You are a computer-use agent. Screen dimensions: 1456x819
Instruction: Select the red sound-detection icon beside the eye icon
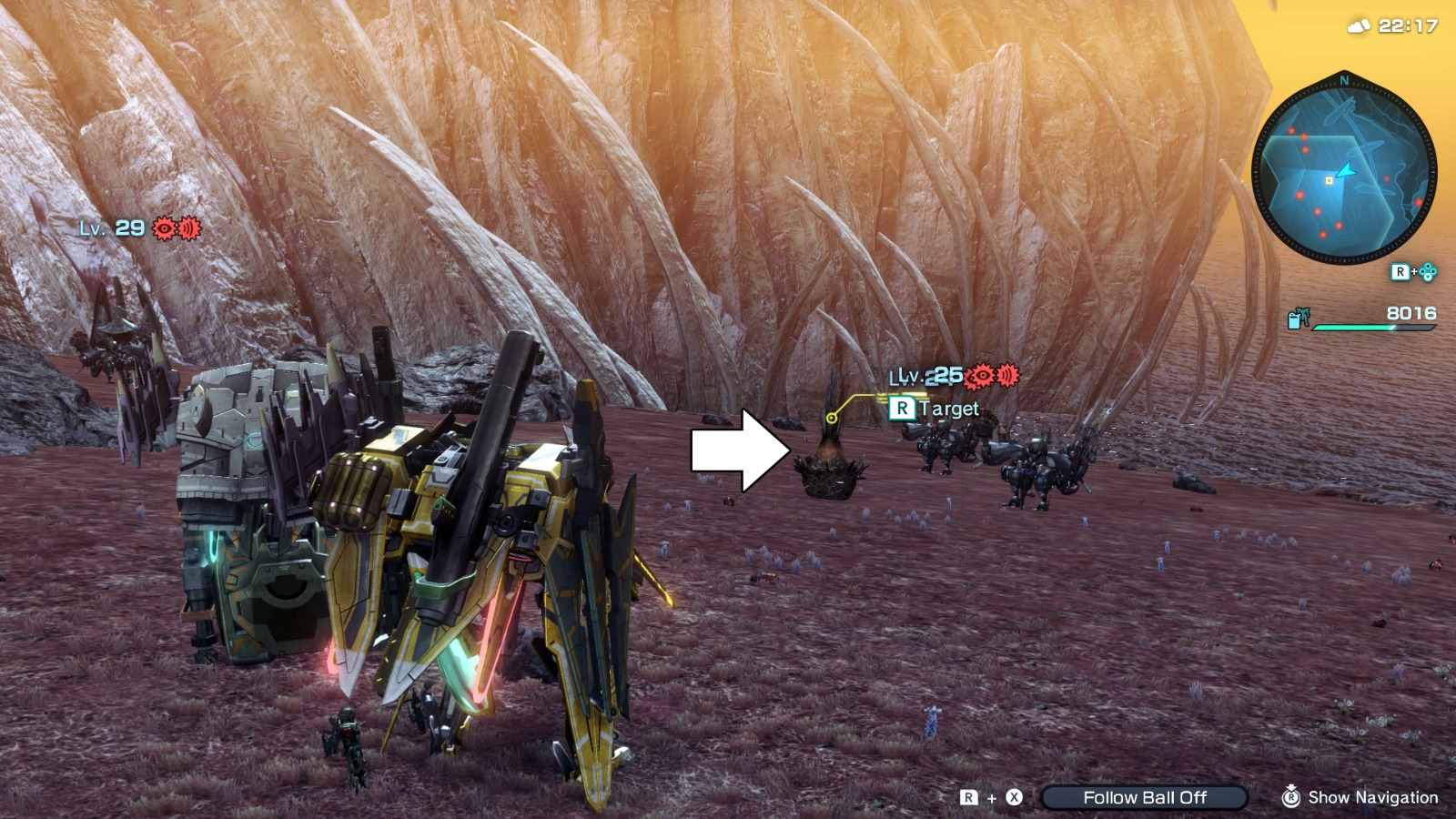[x=1007, y=375]
